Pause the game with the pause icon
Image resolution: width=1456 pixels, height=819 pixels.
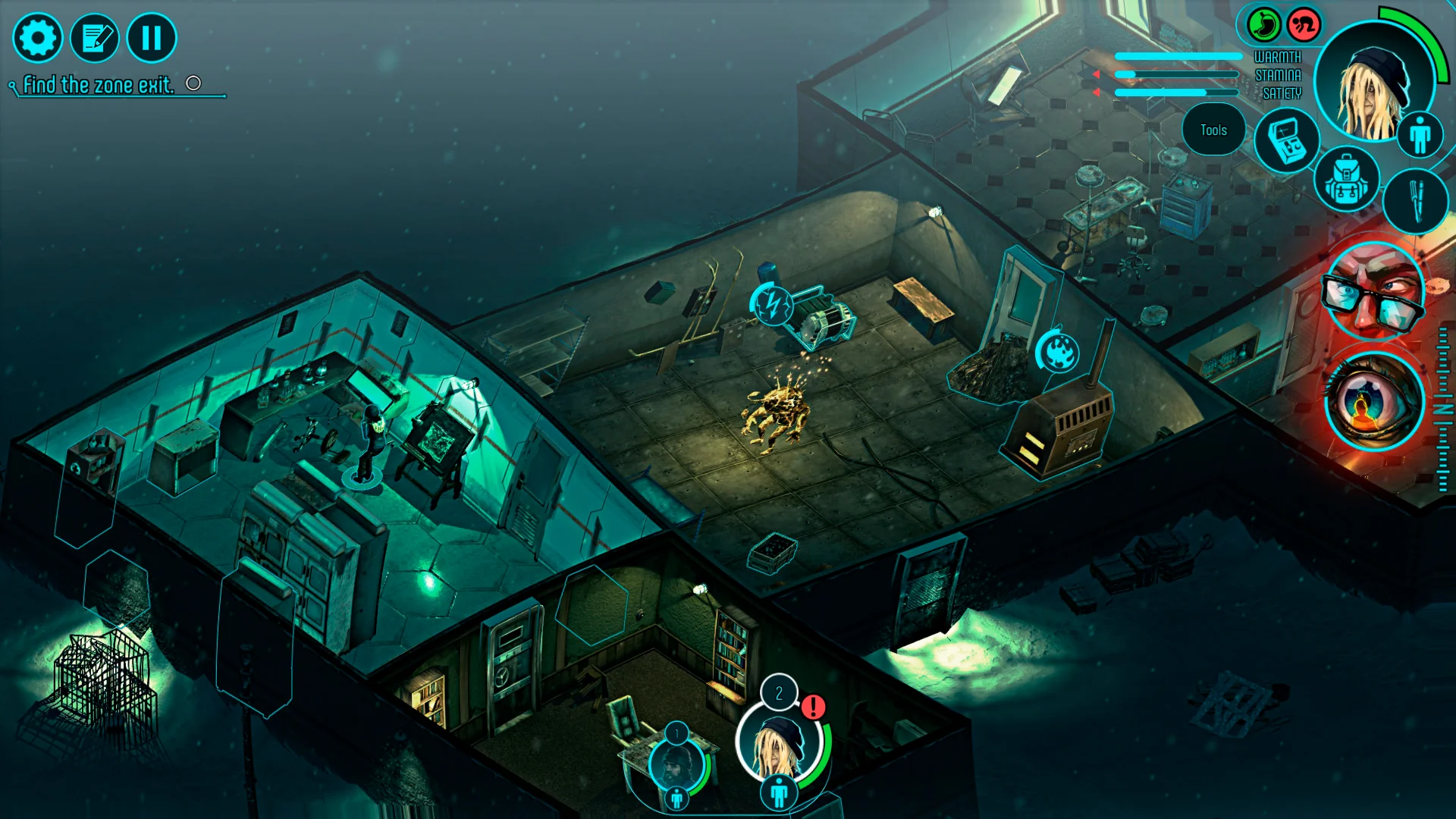(x=152, y=35)
